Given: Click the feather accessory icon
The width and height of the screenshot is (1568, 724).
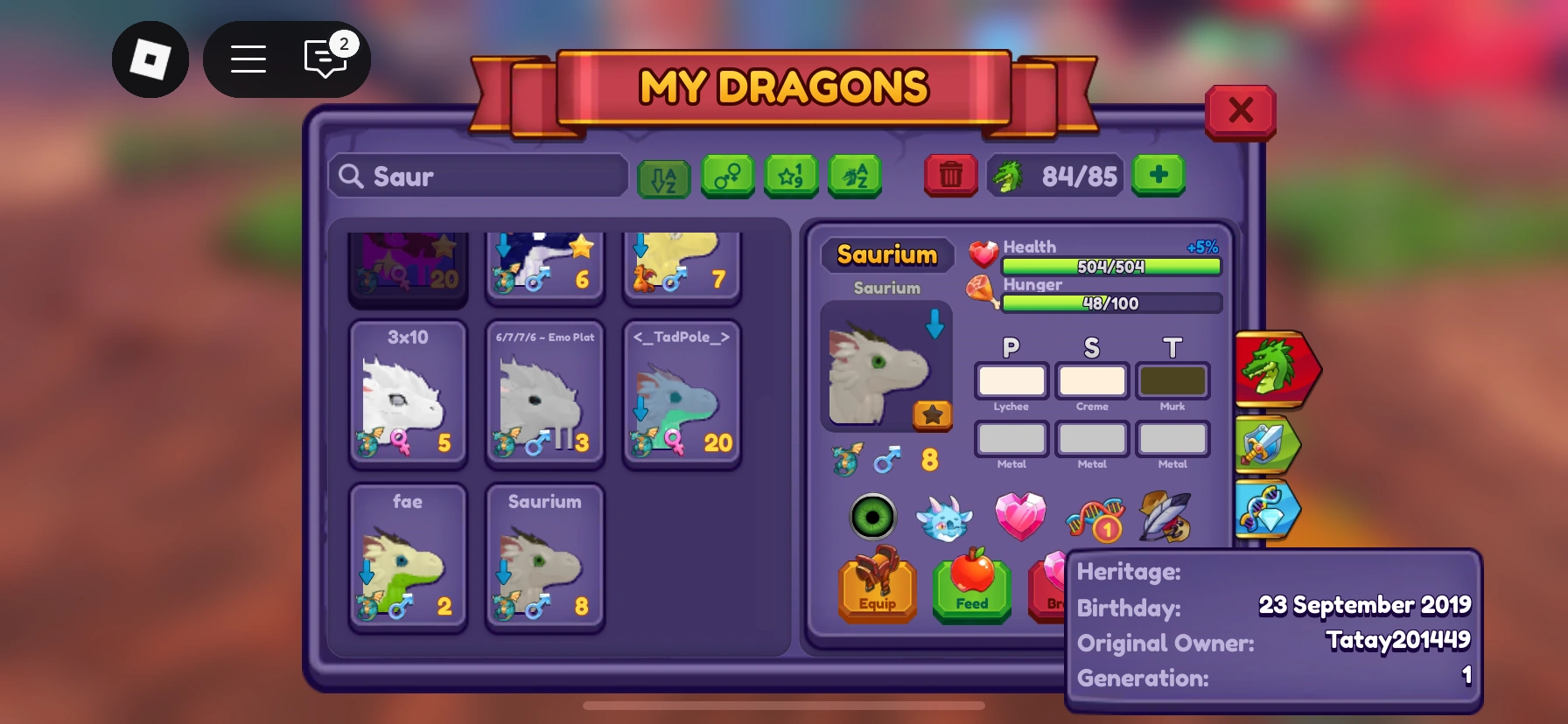Looking at the screenshot, I should tap(1165, 518).
